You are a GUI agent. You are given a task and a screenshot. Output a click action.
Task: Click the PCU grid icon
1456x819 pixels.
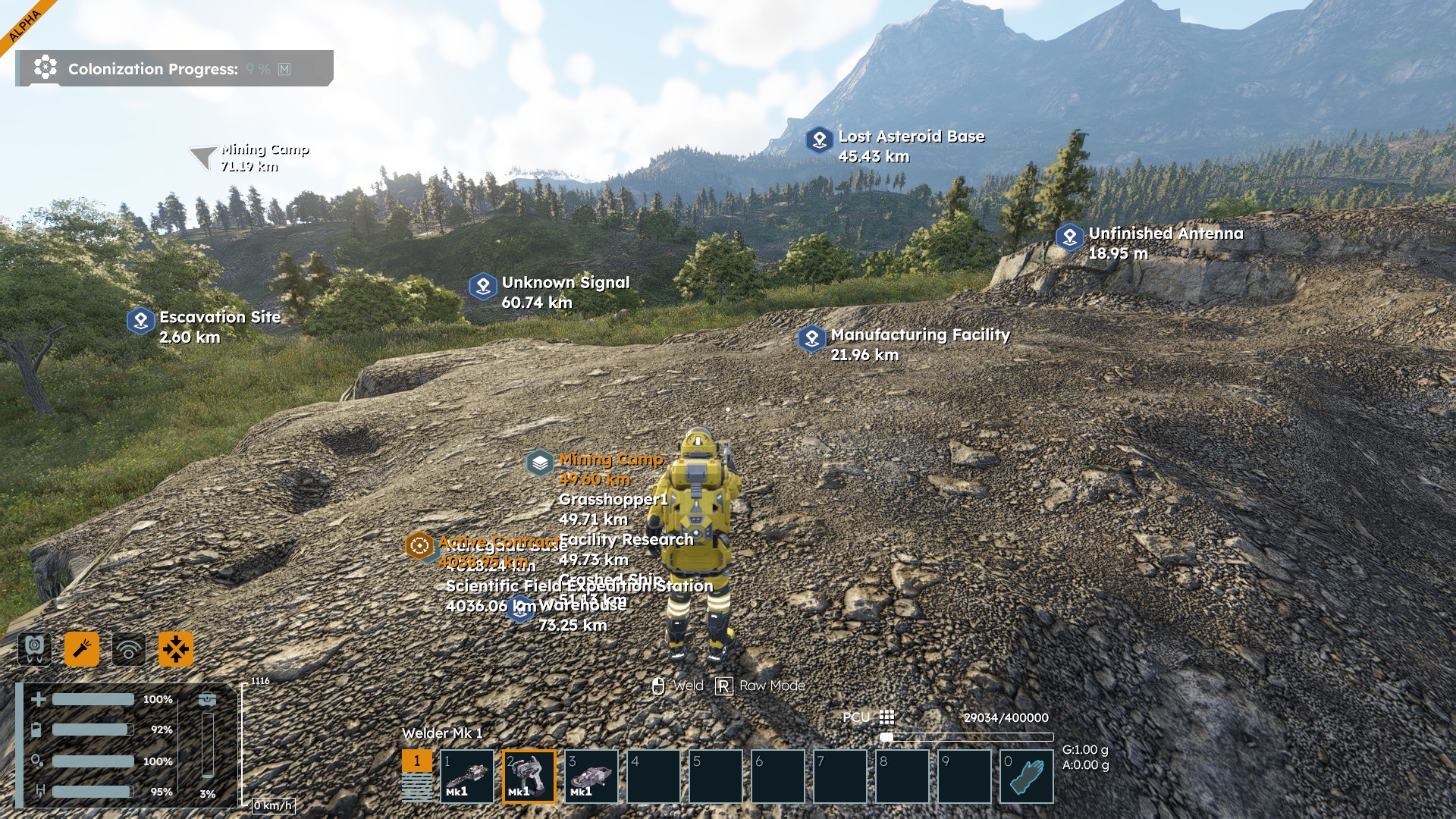pos(886,717)
